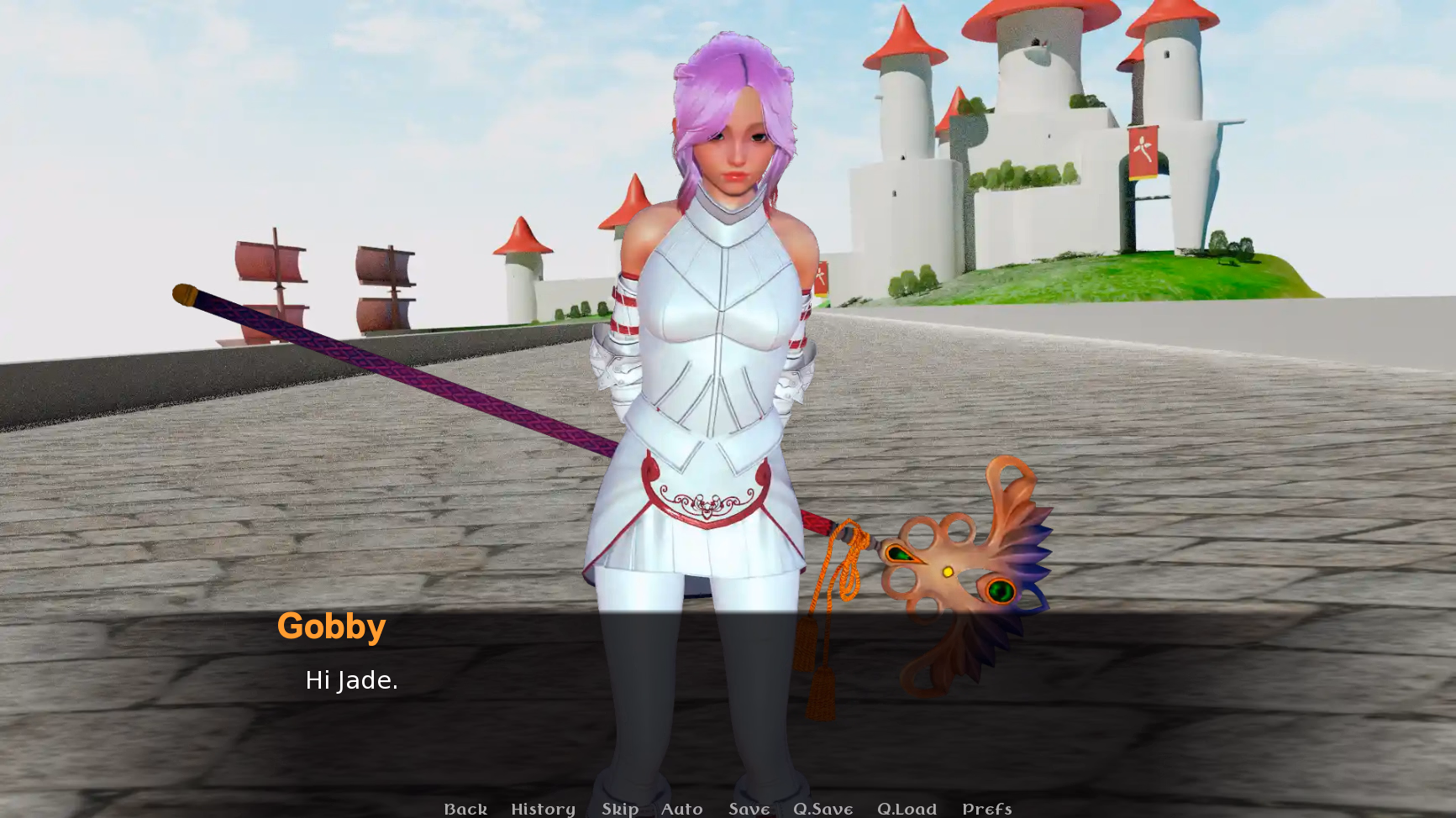Open the Save screen

749,808
